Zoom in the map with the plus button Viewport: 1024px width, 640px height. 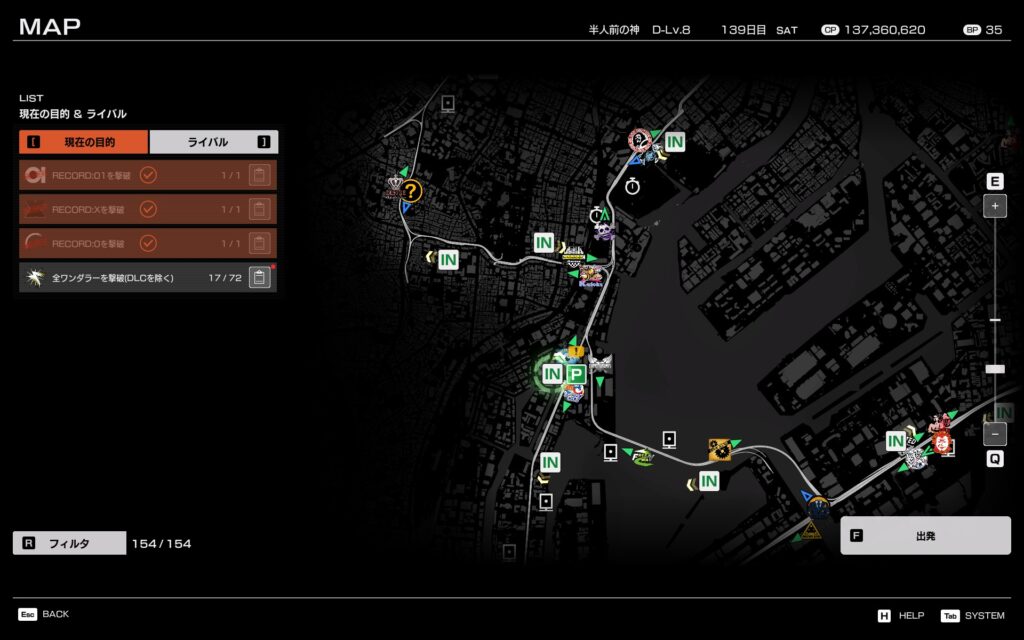click(995, 207)
